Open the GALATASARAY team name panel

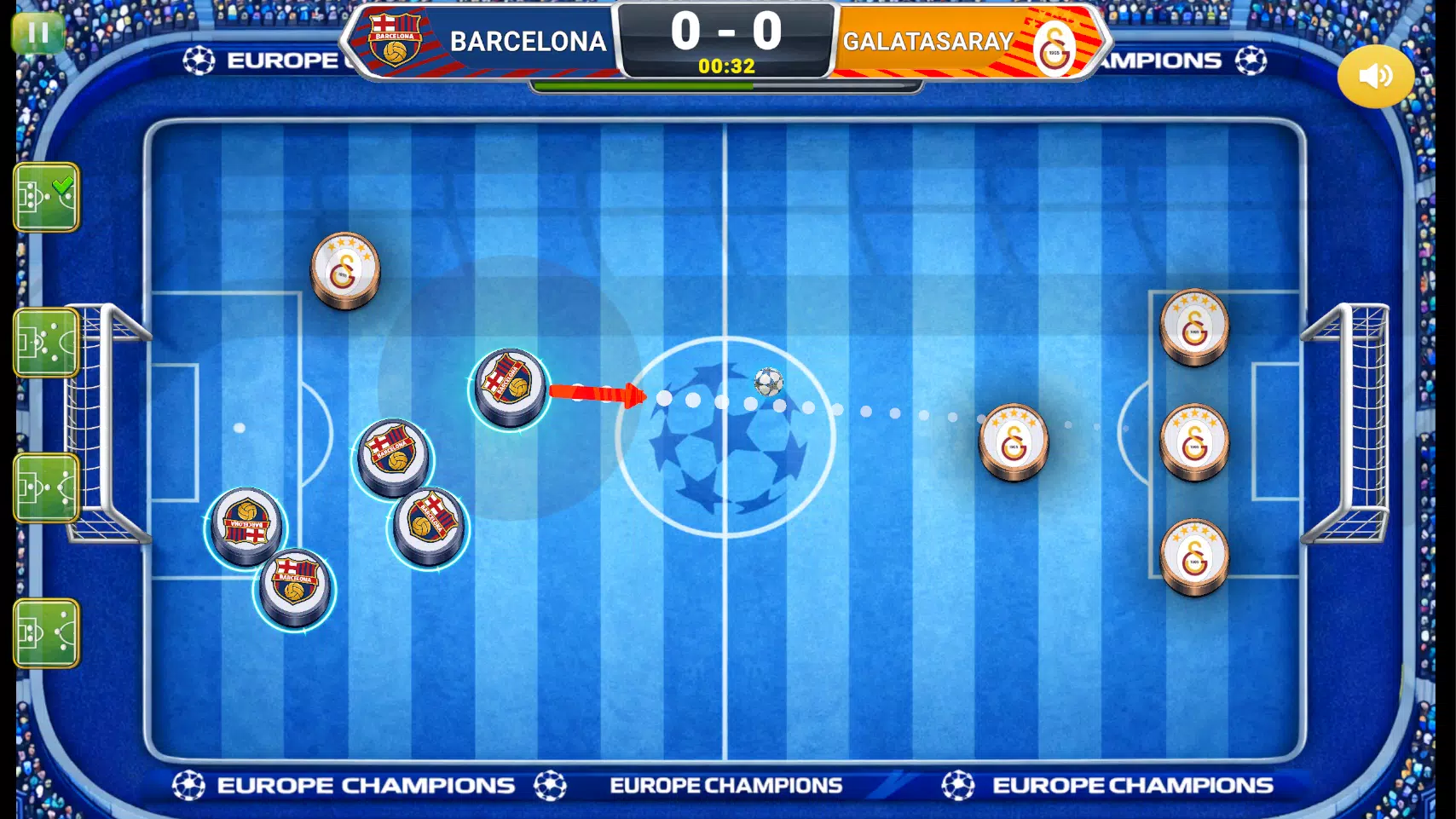click(927, 40)
